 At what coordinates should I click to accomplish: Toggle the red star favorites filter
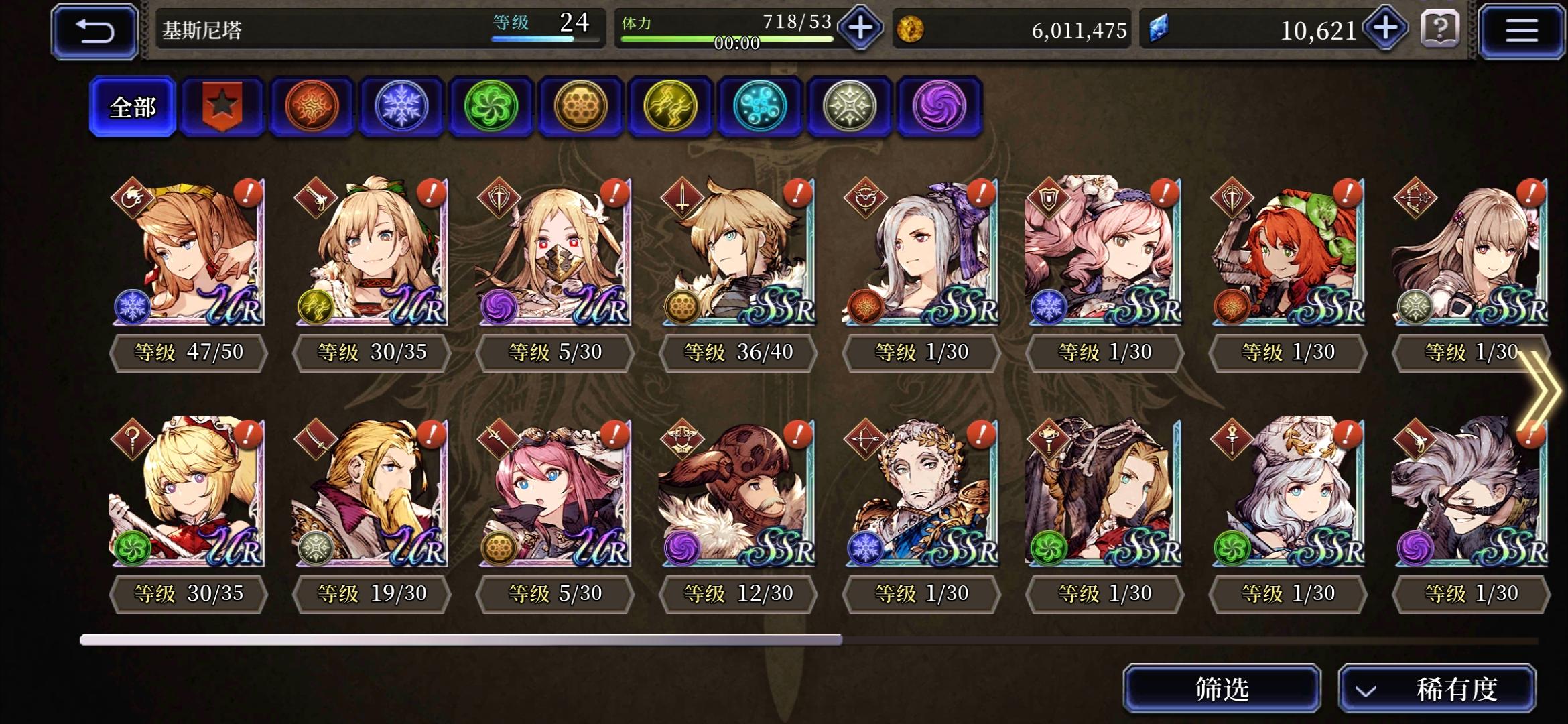tap(222, 106)
